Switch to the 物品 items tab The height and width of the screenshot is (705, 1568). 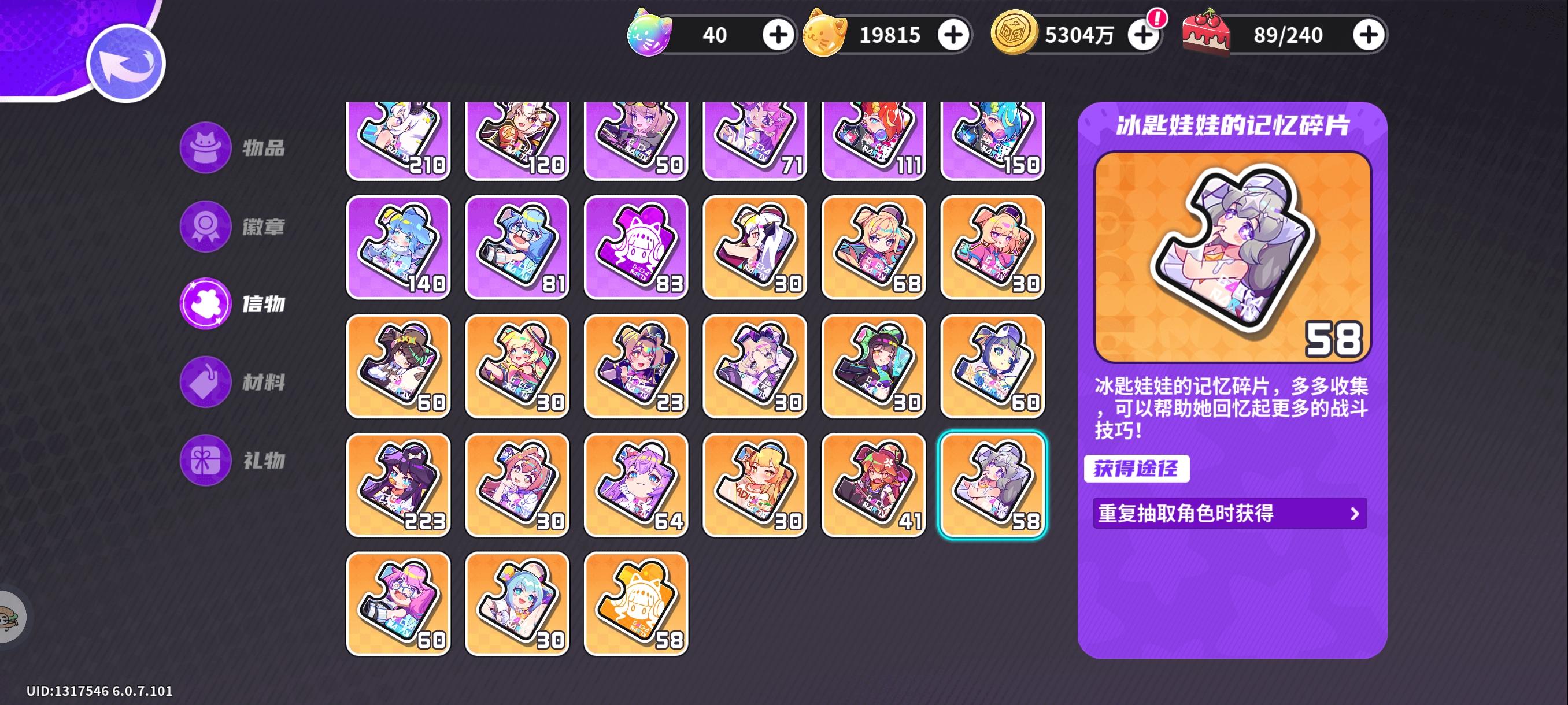coord(206,149)
